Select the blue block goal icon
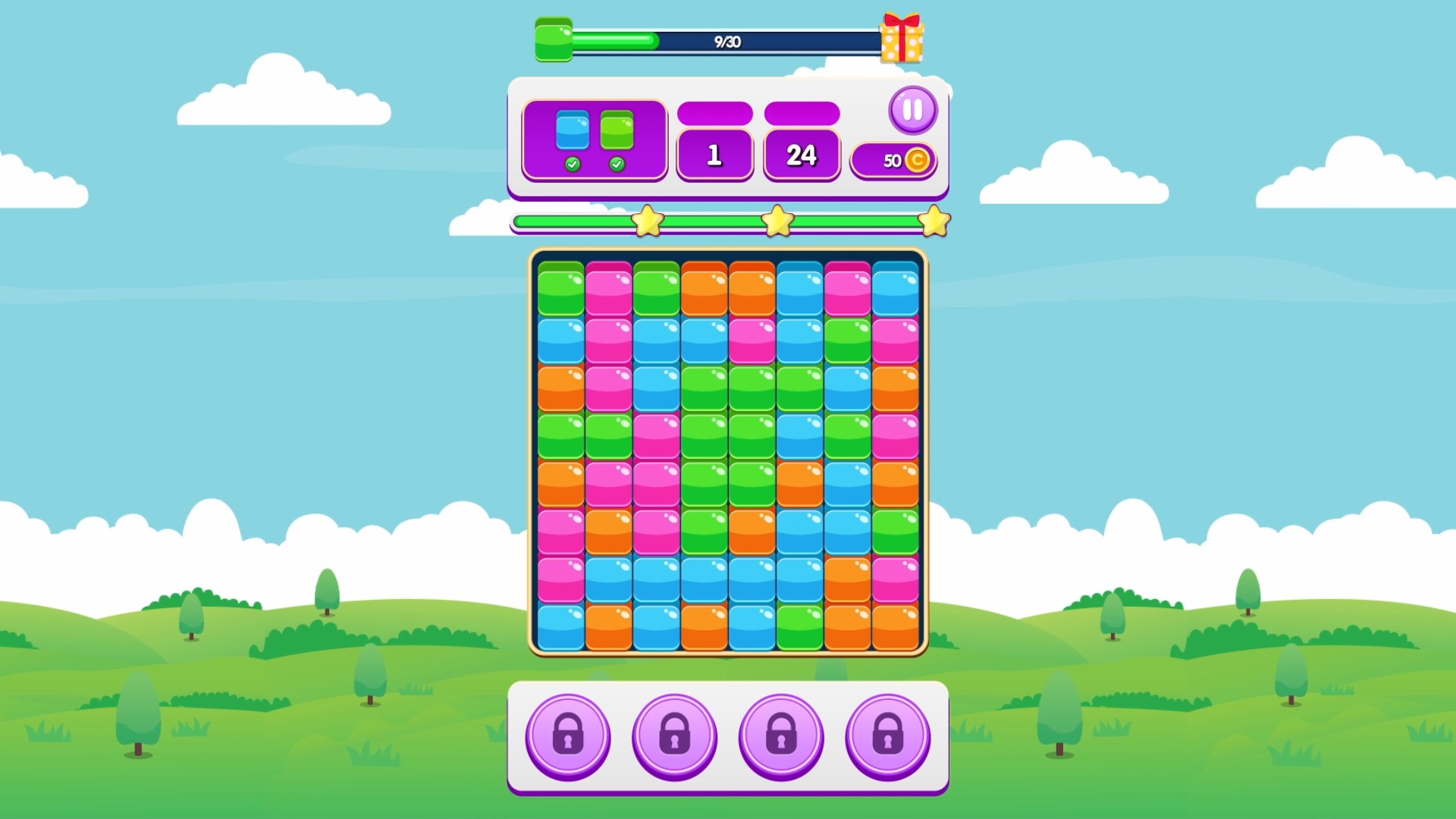Screen dimensions: 1456x819 573,130
